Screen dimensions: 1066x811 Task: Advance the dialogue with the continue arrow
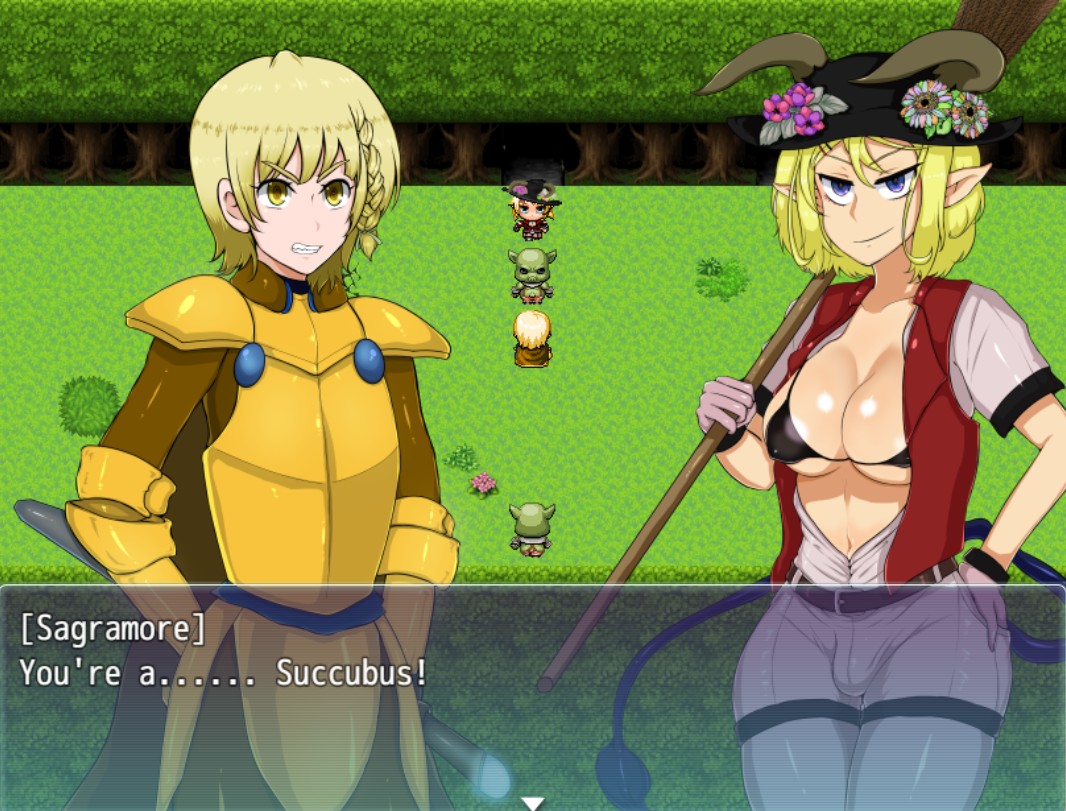533,802
